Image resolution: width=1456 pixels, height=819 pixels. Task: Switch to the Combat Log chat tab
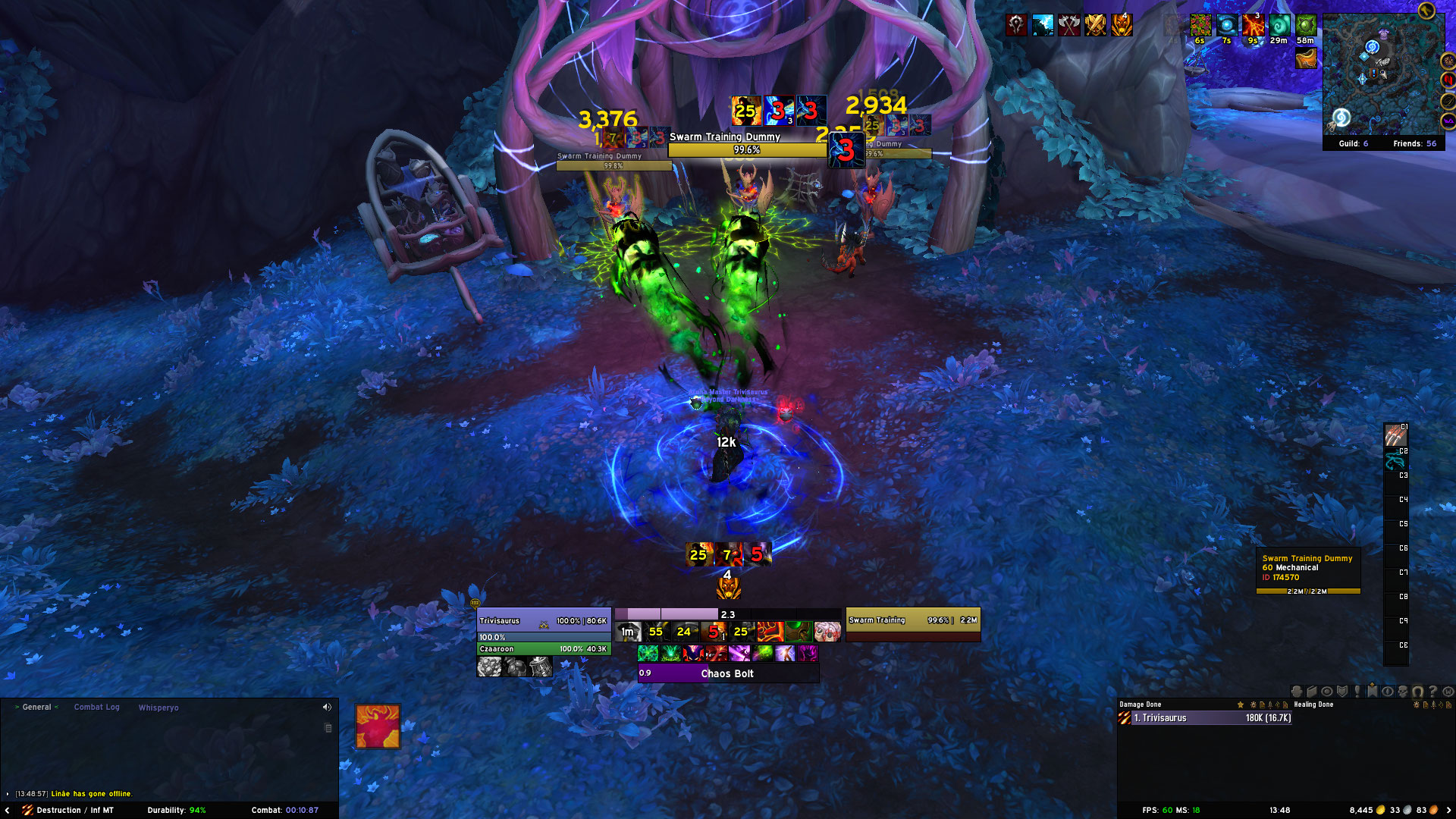pyautogui.click(x=96, y=707)
